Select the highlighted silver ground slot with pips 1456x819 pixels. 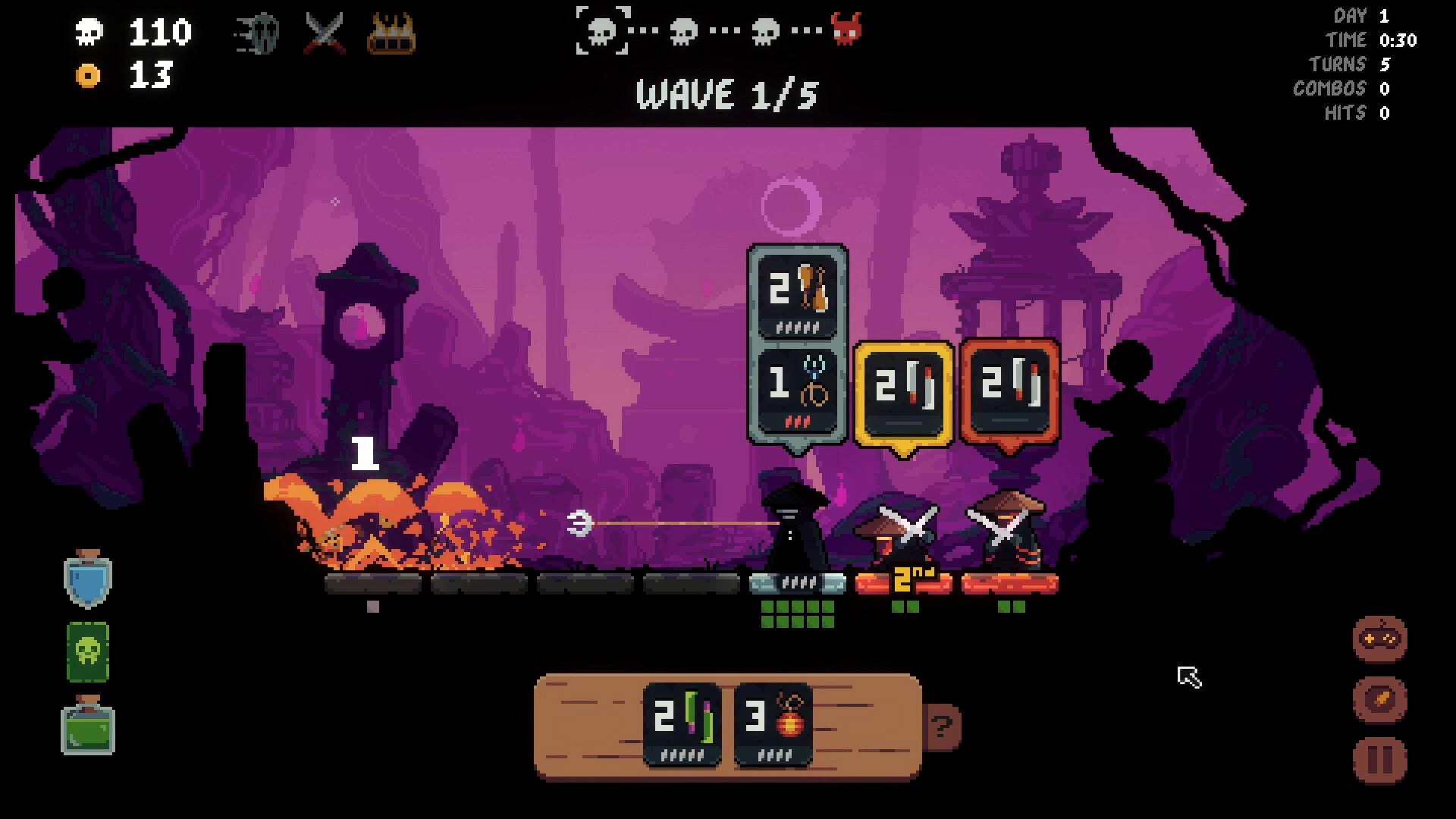click(x=796, y=584)
